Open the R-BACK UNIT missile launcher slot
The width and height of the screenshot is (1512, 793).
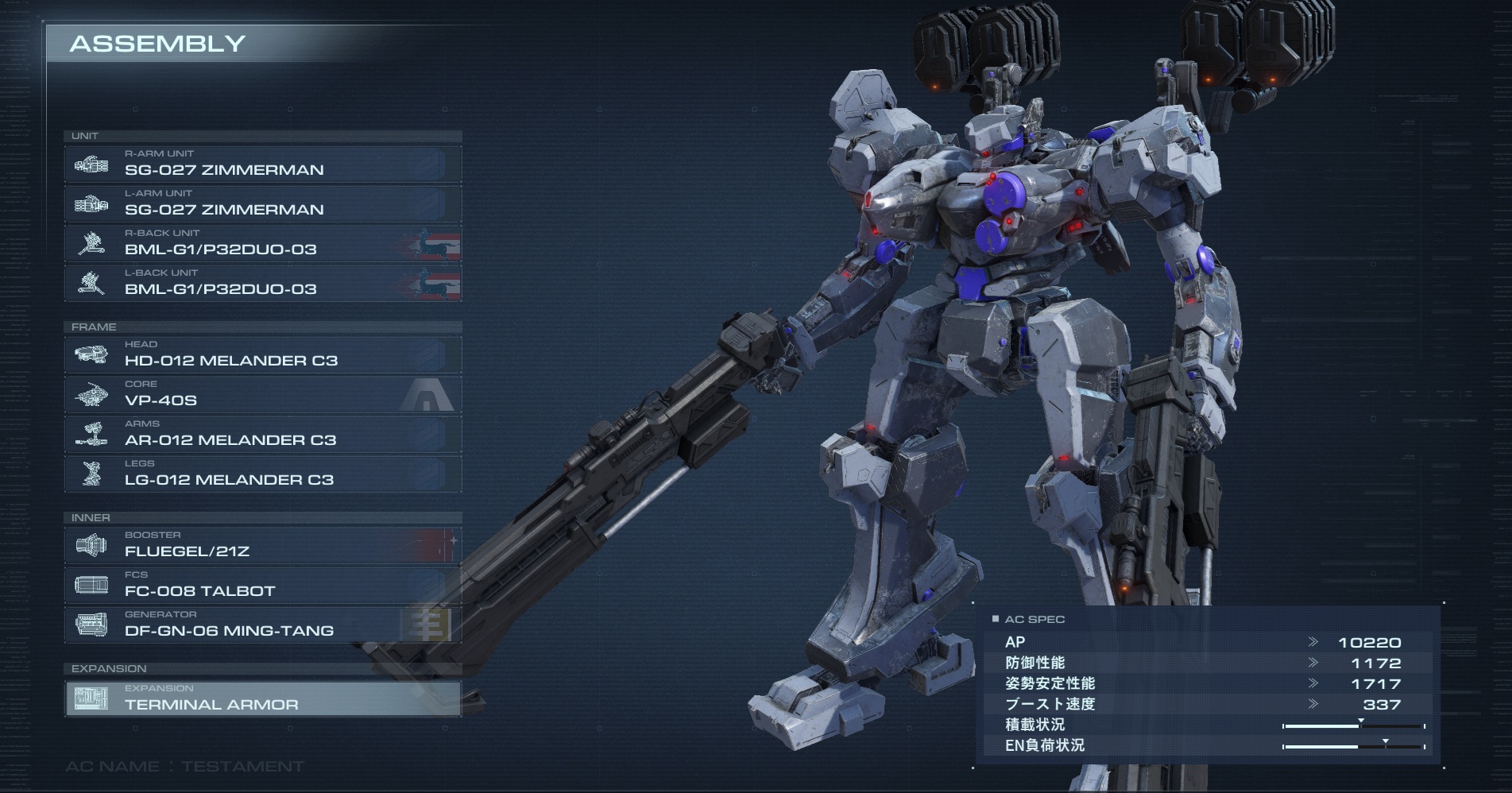coord(262,244)
